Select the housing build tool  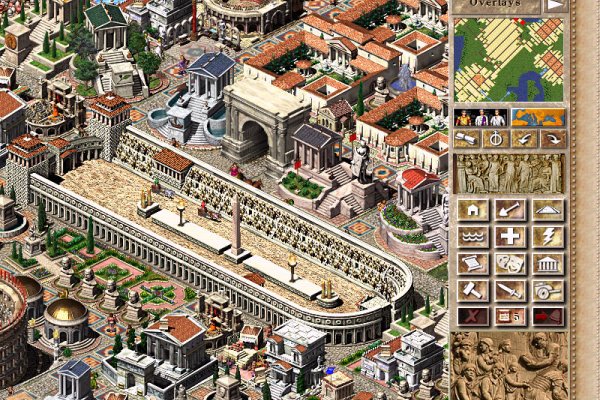tap(472, 210)
